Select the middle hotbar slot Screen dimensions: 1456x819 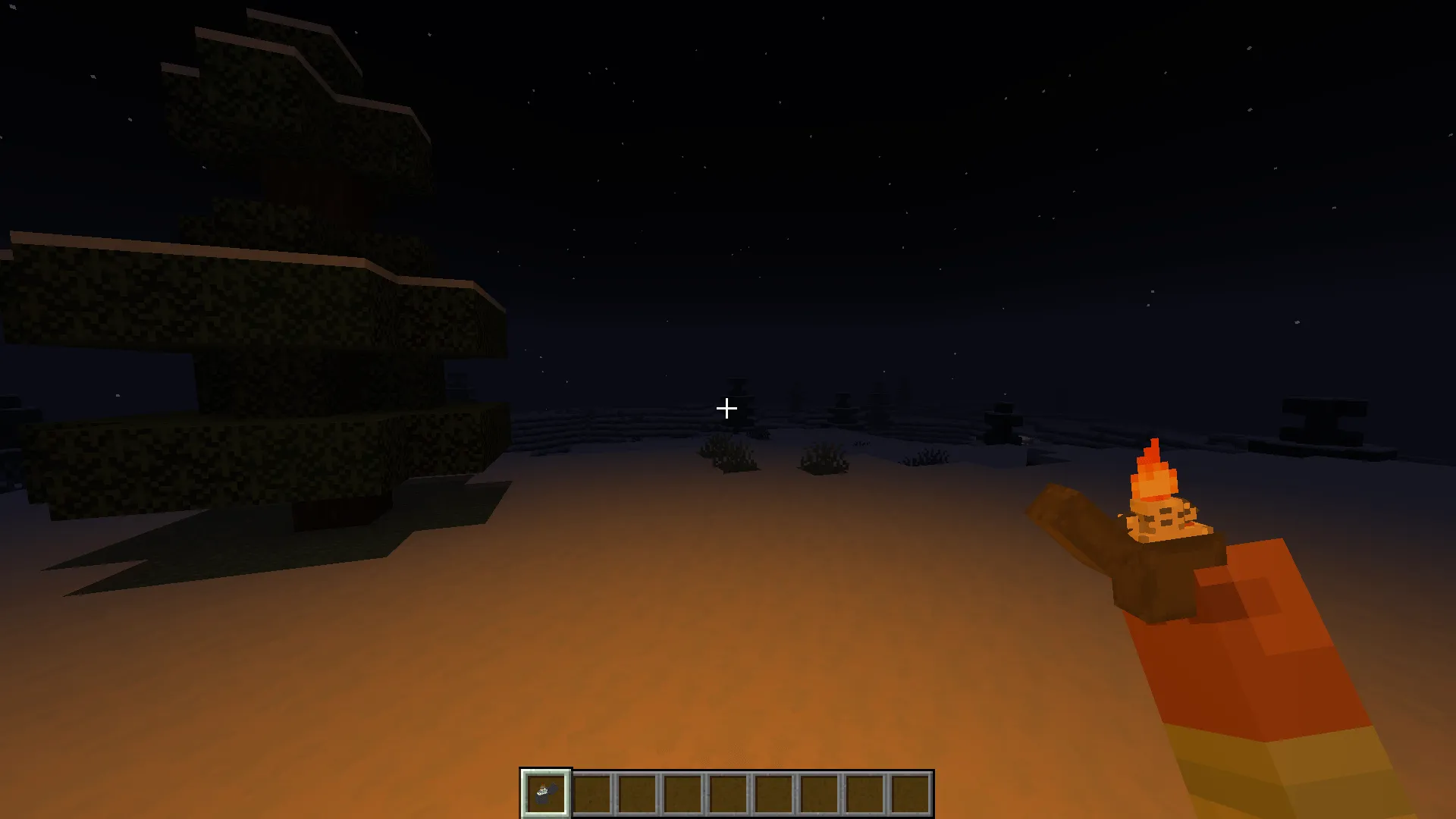728,793
